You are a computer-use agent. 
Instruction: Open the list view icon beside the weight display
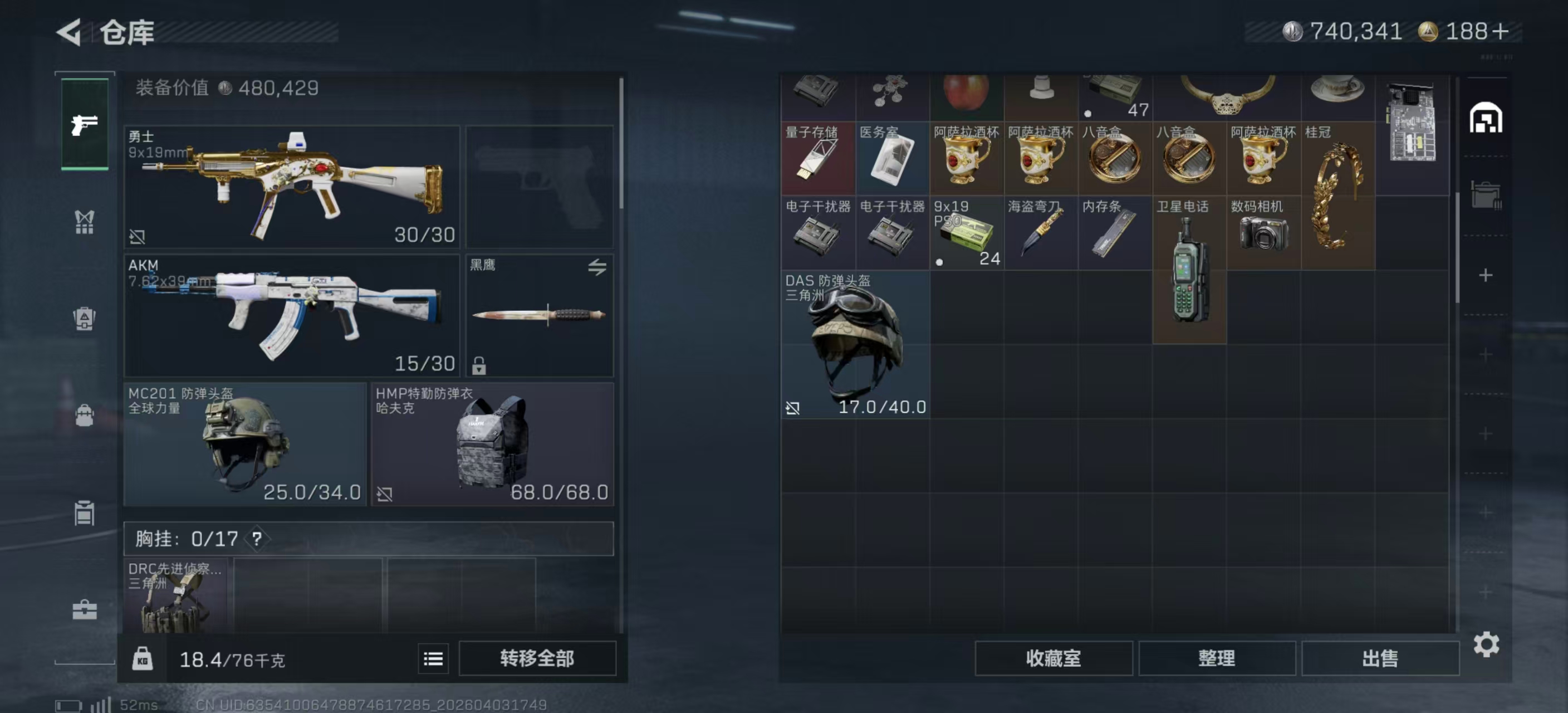432,659
